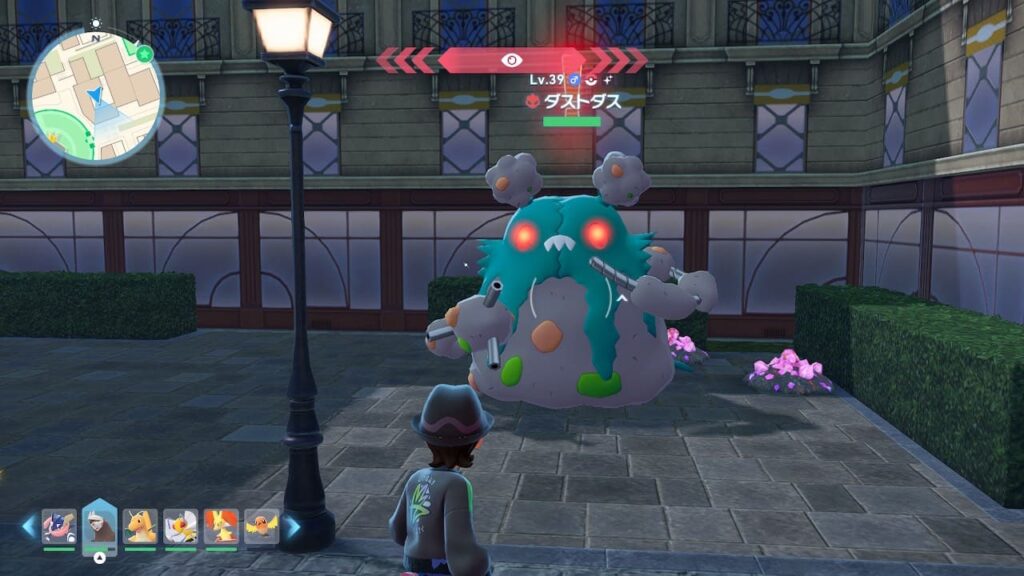1024x576 pixels.
Task: Click the green star marker on the minimap
Action: coord(145,53)
